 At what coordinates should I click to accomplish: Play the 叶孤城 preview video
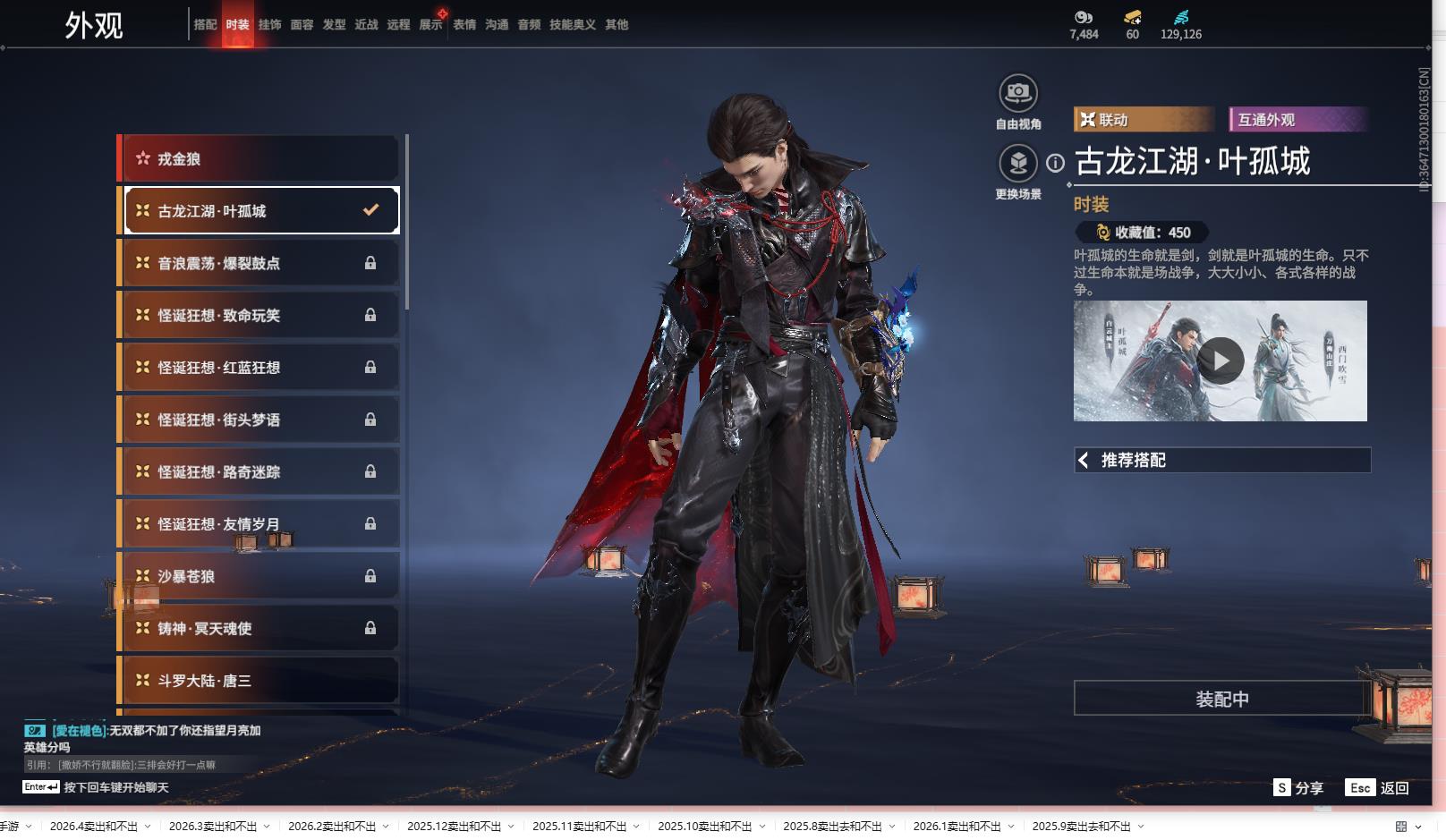[x=1220, y=361]
